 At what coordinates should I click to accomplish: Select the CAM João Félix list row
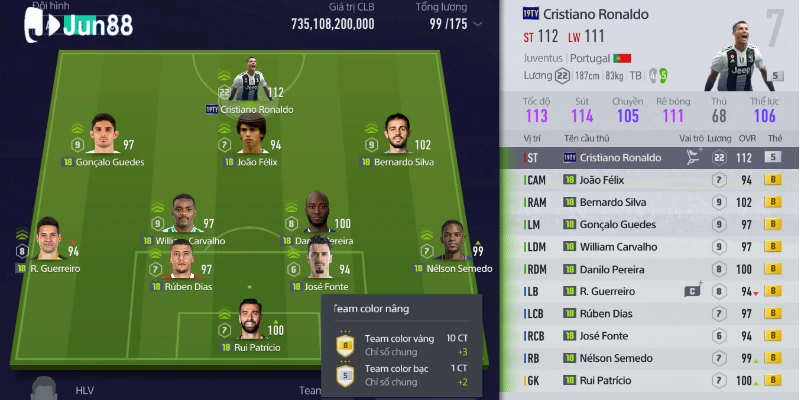tap(650, 180)
